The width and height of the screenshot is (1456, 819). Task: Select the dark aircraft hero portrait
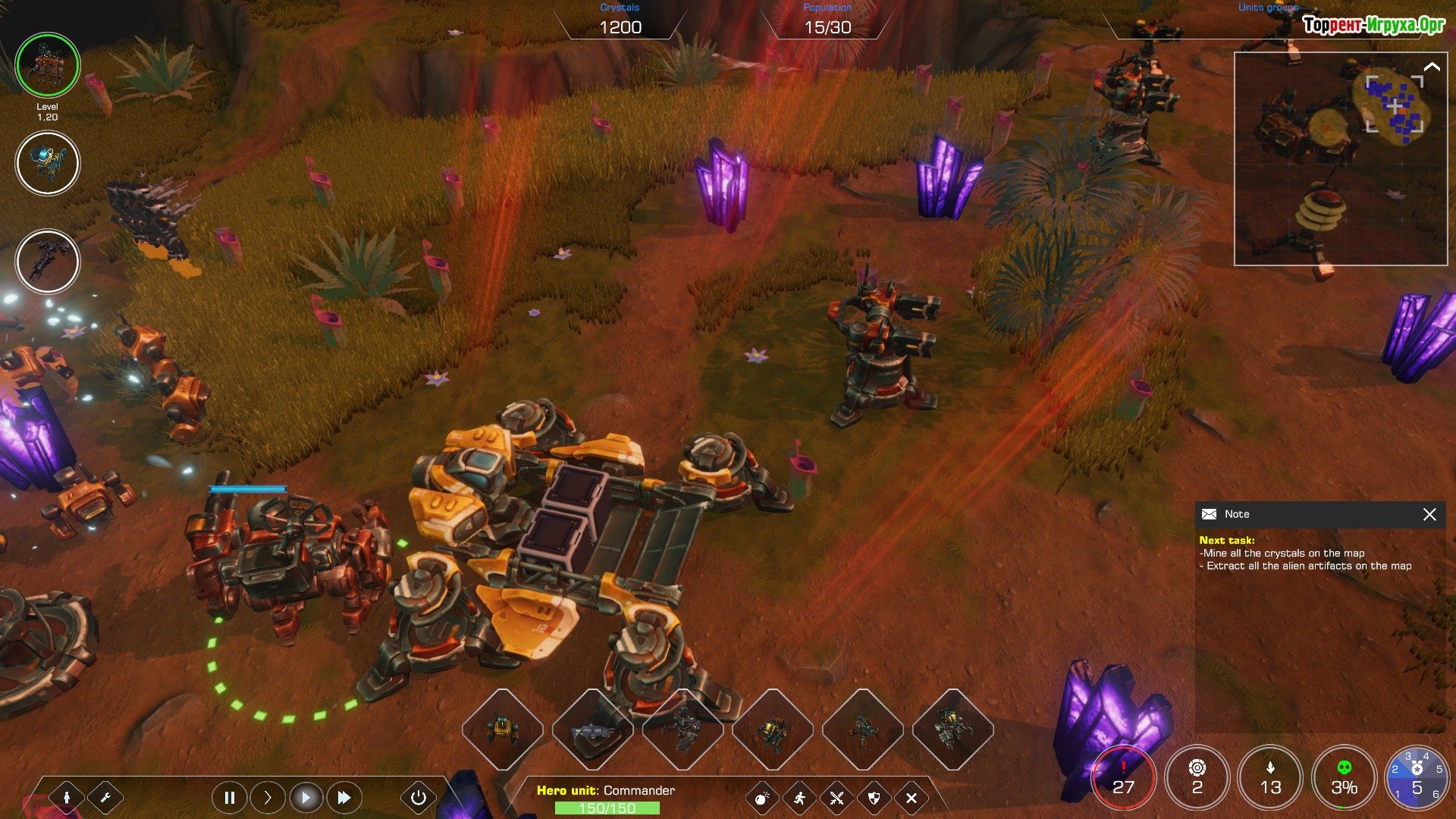click(48, 262)
